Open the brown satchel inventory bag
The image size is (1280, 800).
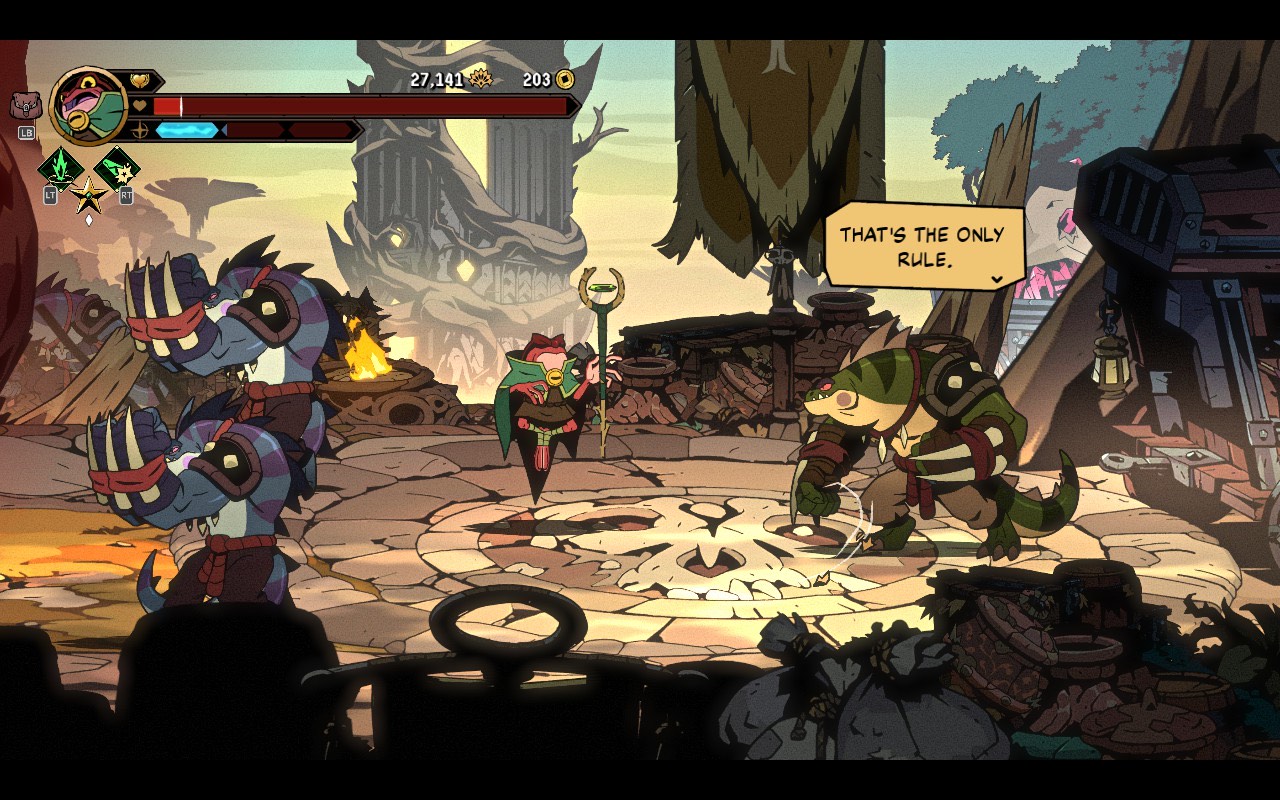(25, 105)
